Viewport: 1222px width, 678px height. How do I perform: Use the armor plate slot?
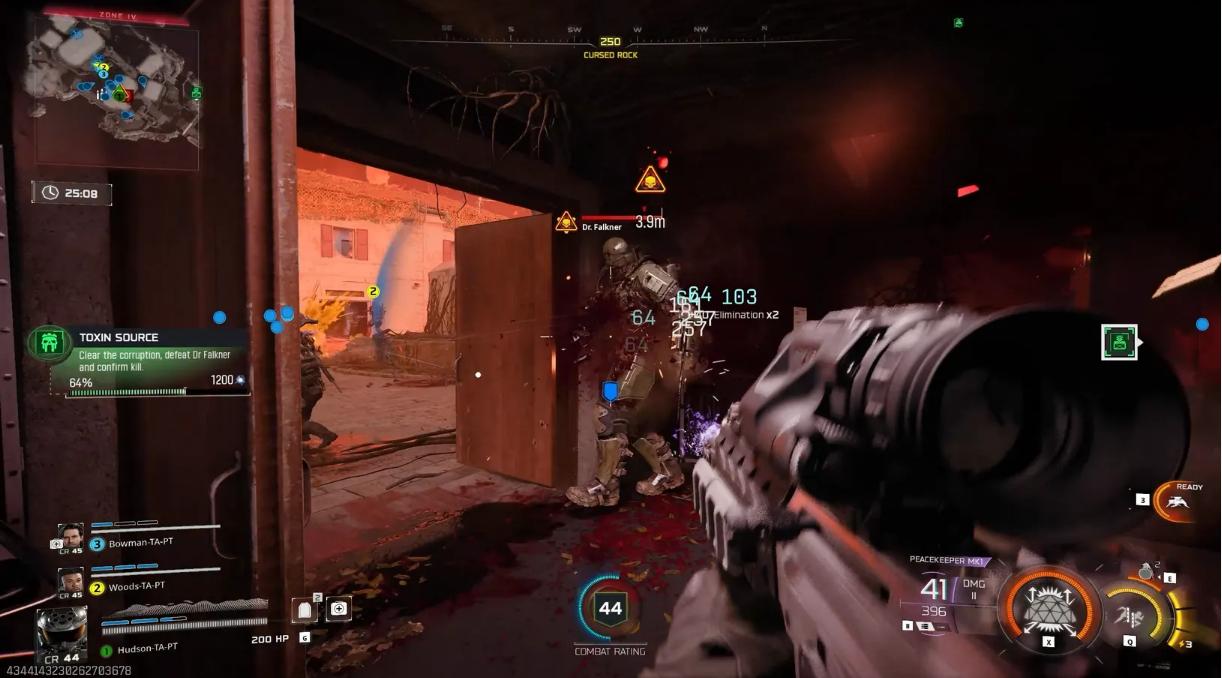pos(307,609)
